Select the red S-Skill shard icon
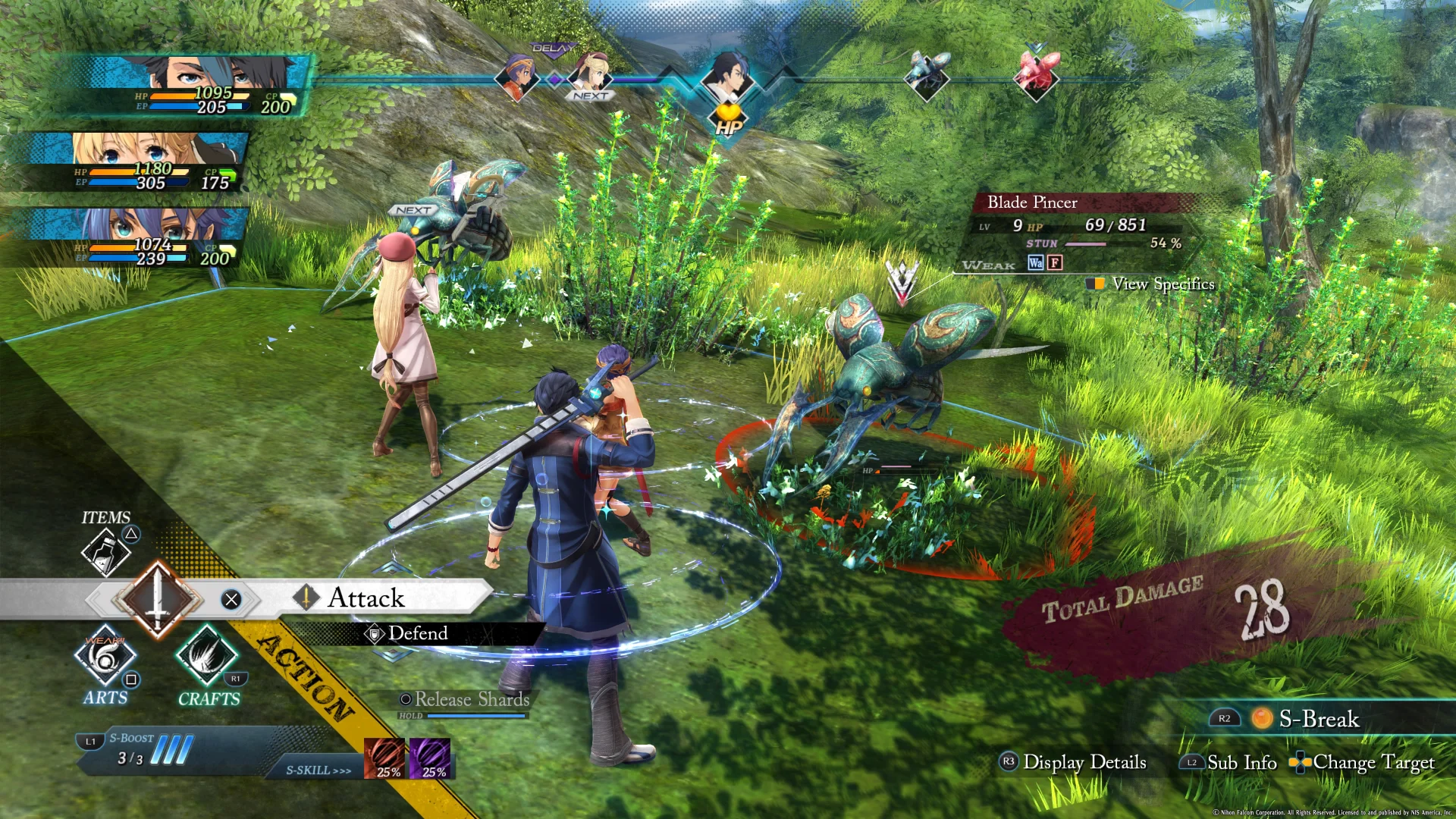The height and width of the screenshot is (819, 1456). [385, 758]
